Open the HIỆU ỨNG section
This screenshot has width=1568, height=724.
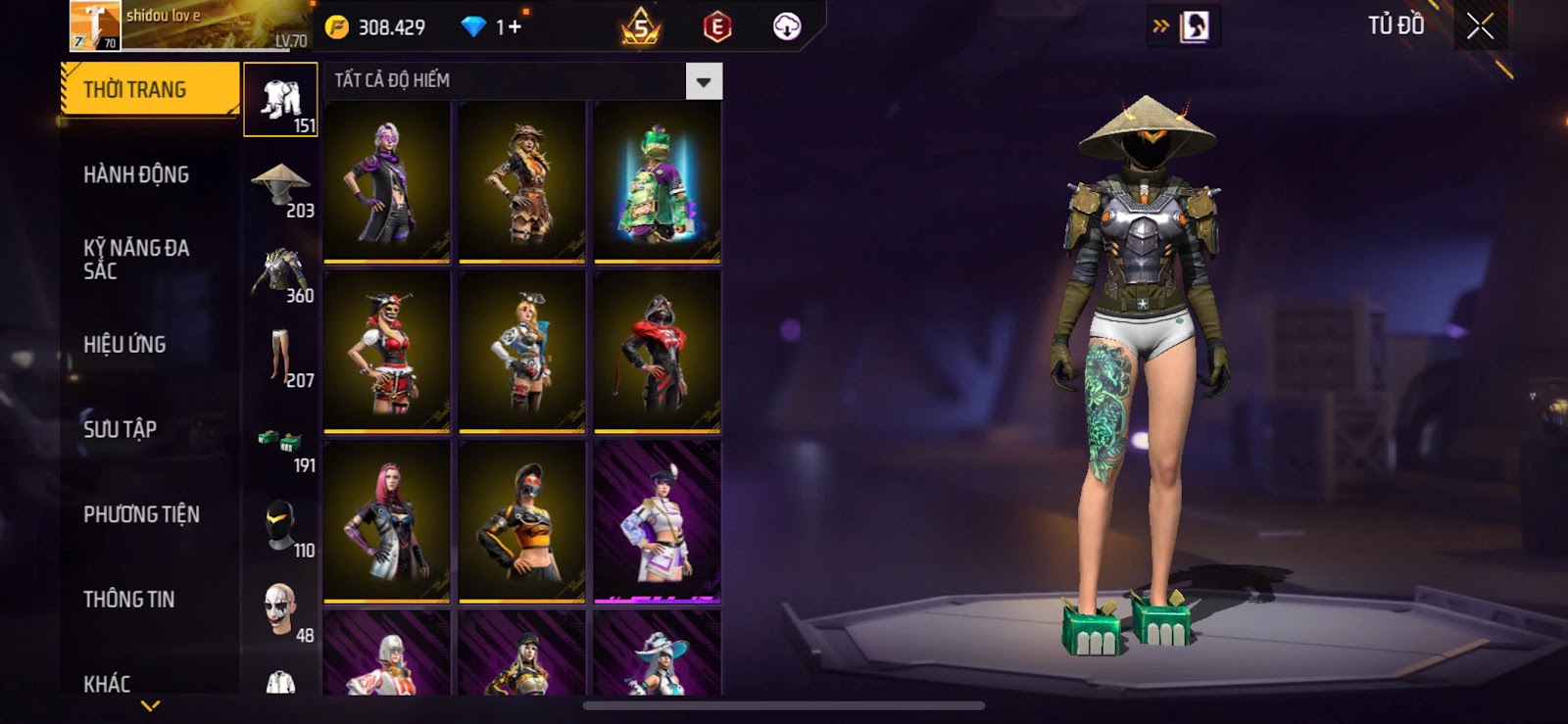click(x=124, y=345)
